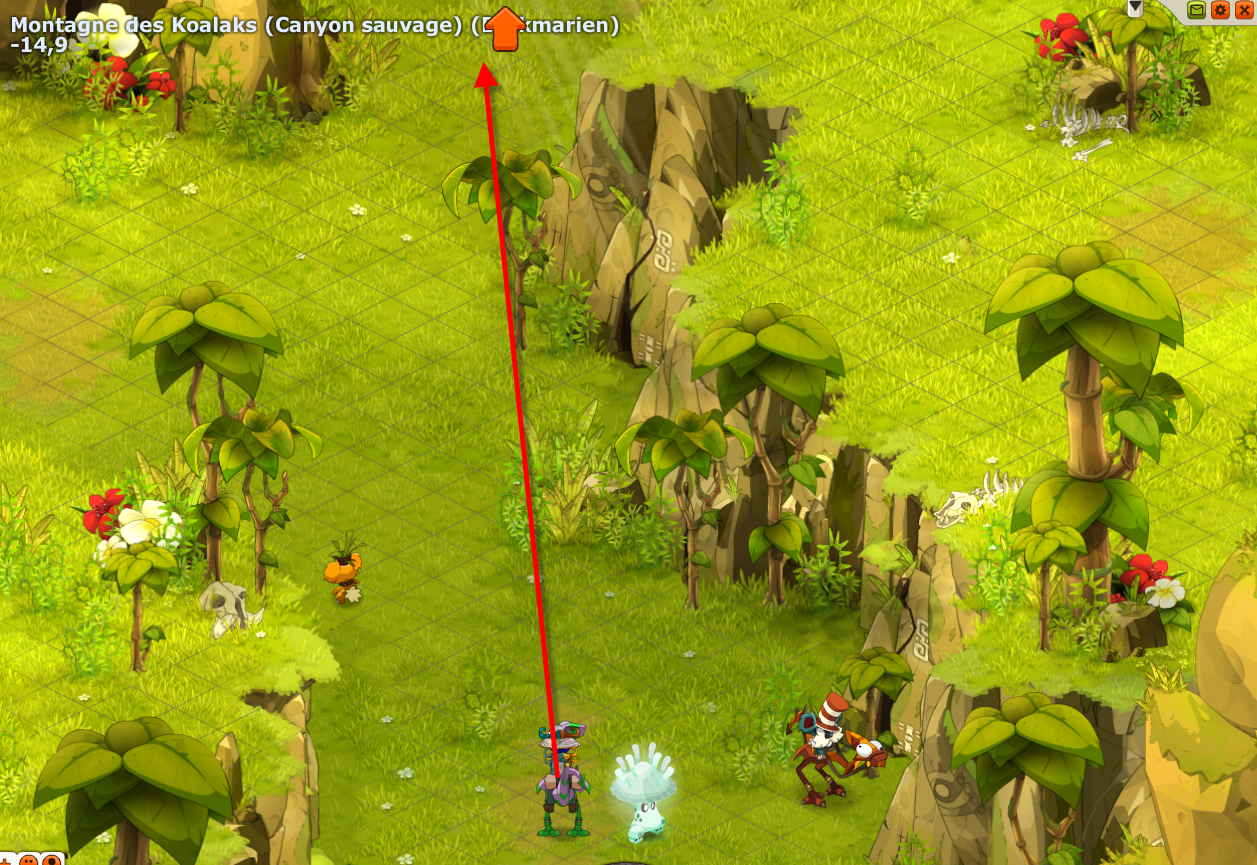The image size is (1257, 865).
Task: Open the orange smiley emotes button
Action: click(28, 859)
